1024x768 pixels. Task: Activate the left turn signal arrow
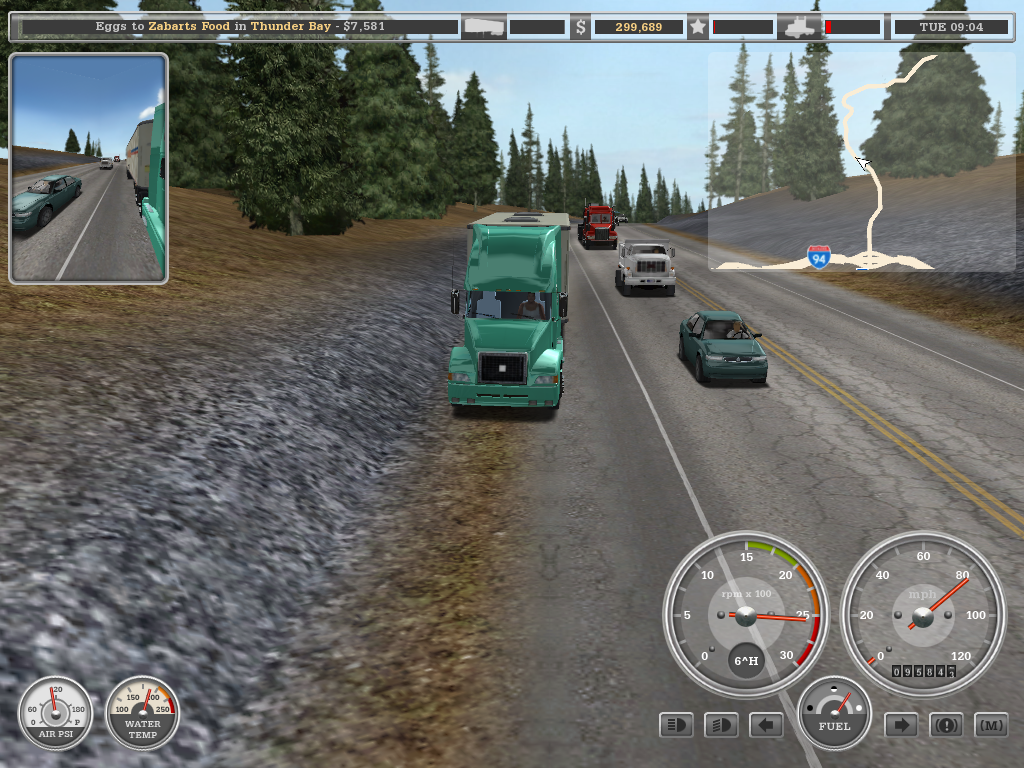pyautogui.click(x=766, y=725)
